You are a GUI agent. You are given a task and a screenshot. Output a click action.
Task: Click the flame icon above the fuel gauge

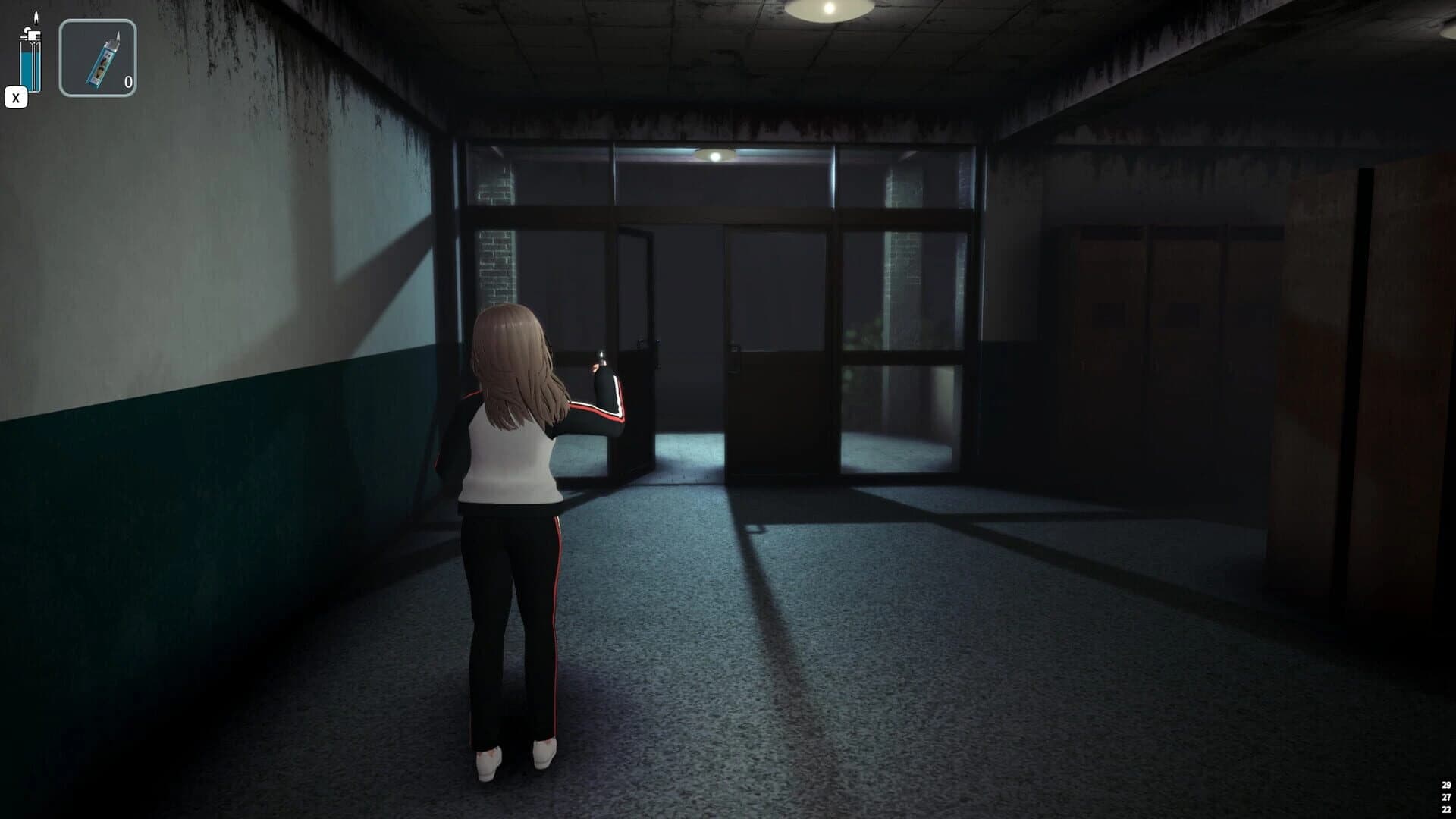click(x=36, y=17)
